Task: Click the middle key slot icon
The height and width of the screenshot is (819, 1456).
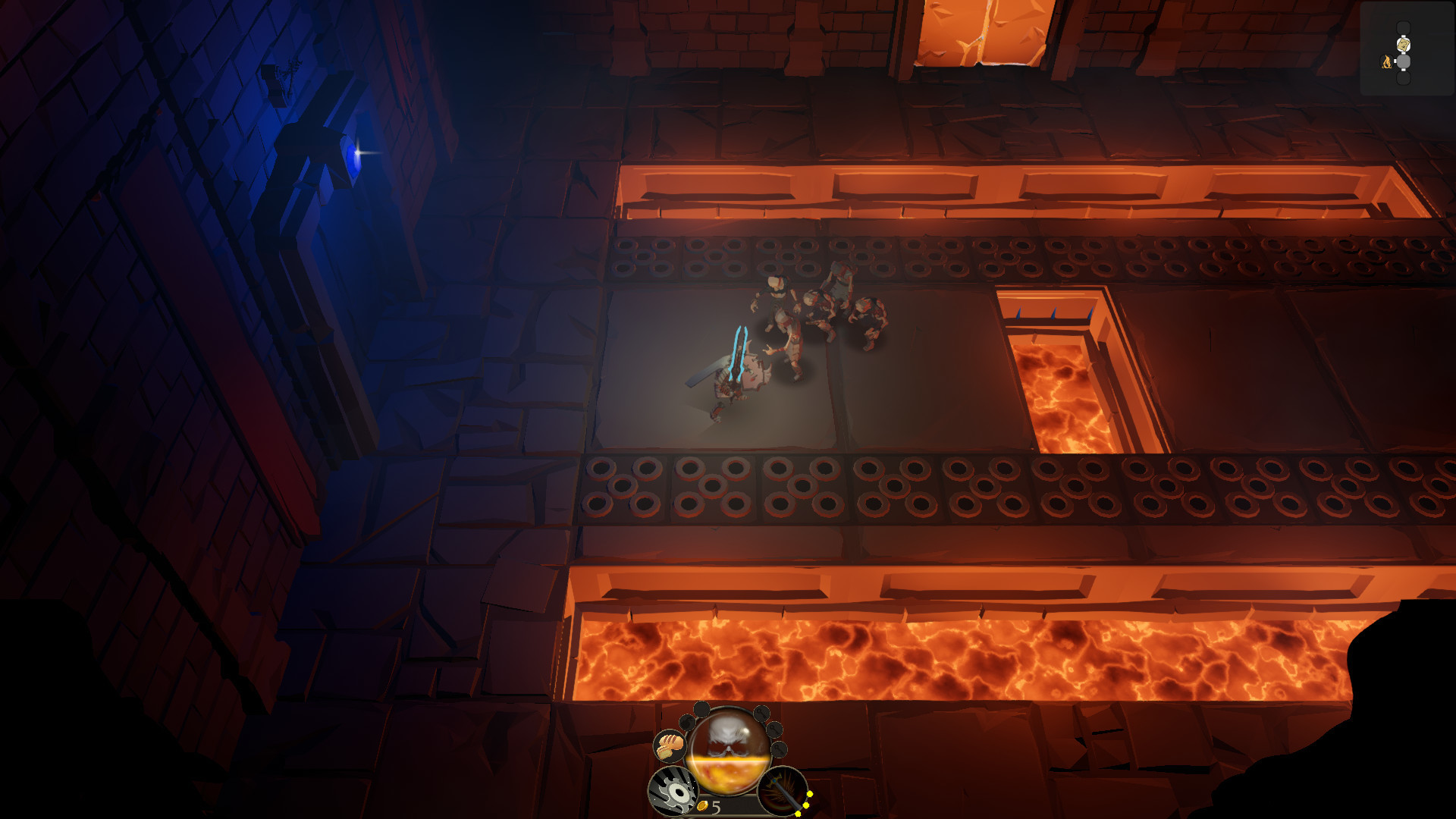Action: pos(773,730)
